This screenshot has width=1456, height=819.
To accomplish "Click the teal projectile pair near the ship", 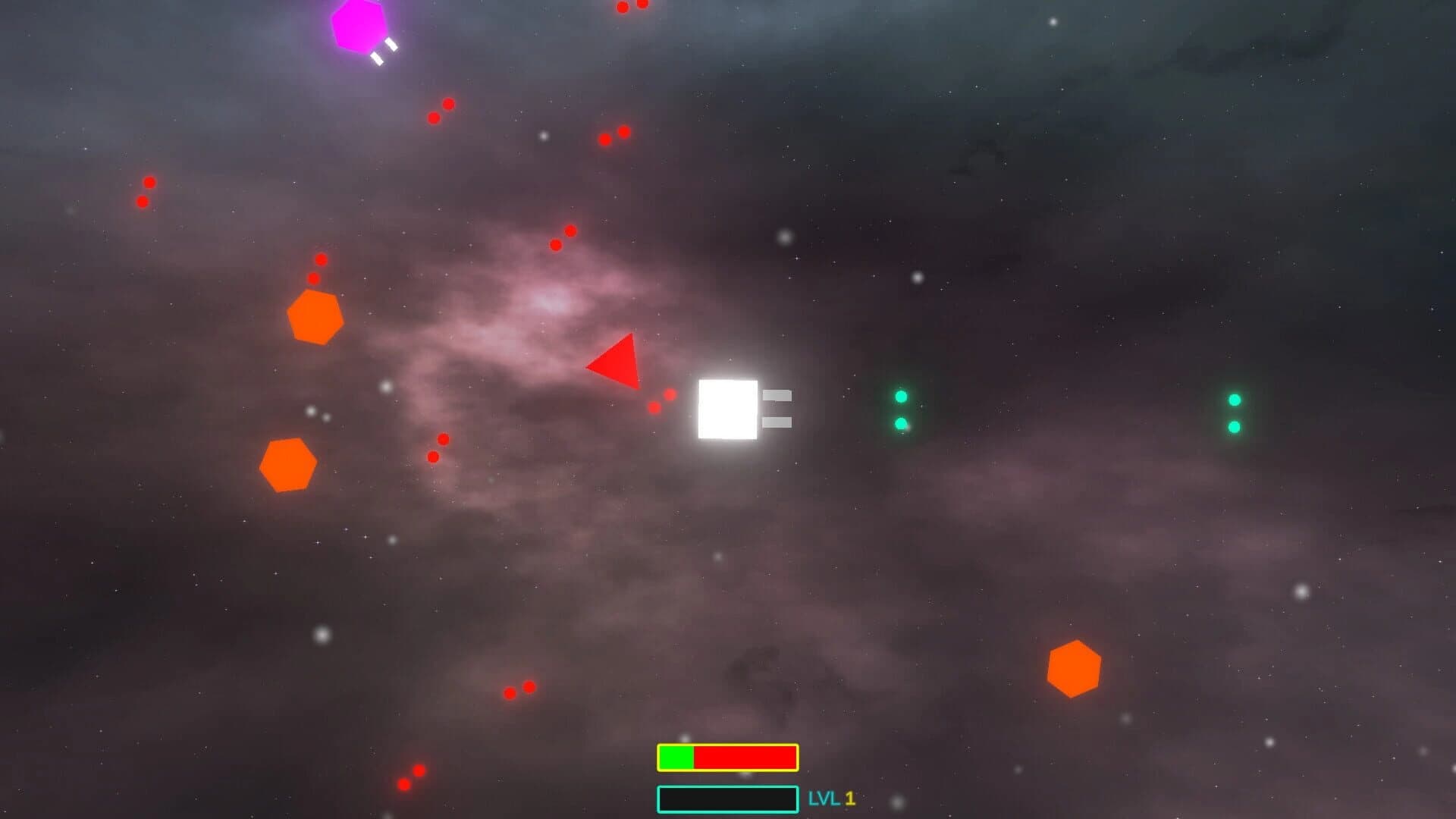I will pos(899,409).
